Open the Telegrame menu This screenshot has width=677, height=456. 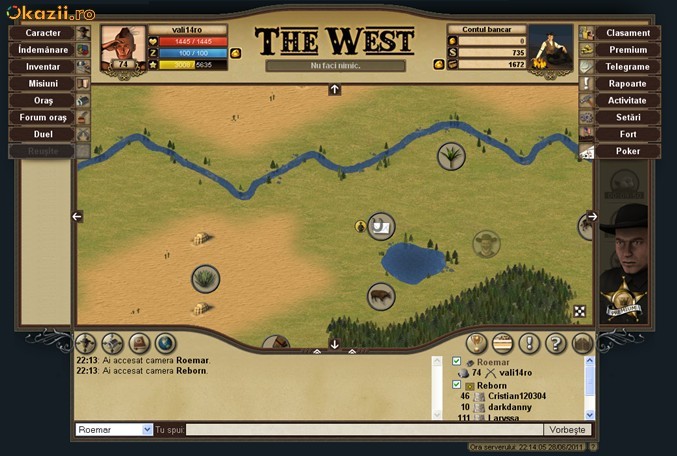[x=627, y=67]
